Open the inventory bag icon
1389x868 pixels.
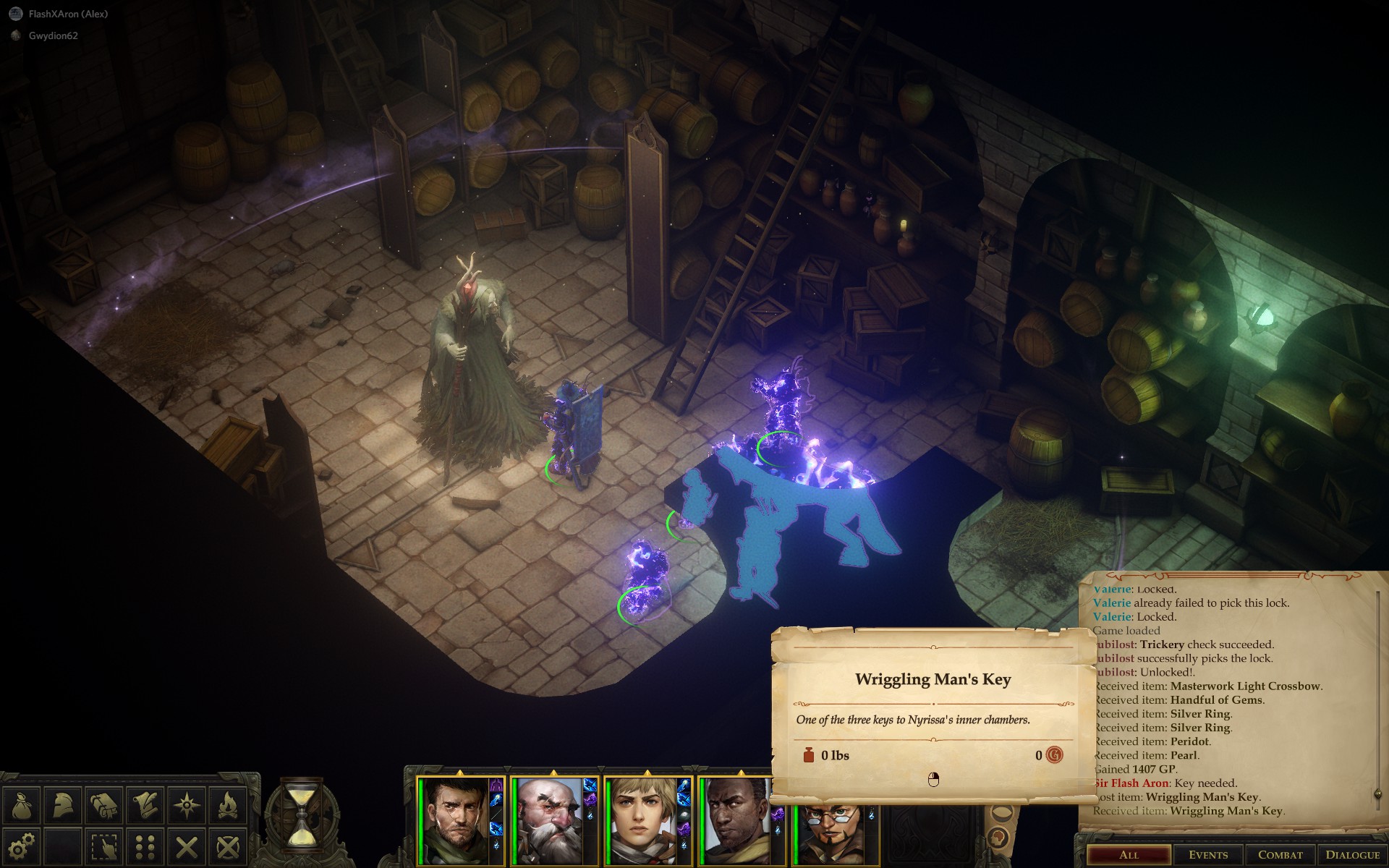22,805
